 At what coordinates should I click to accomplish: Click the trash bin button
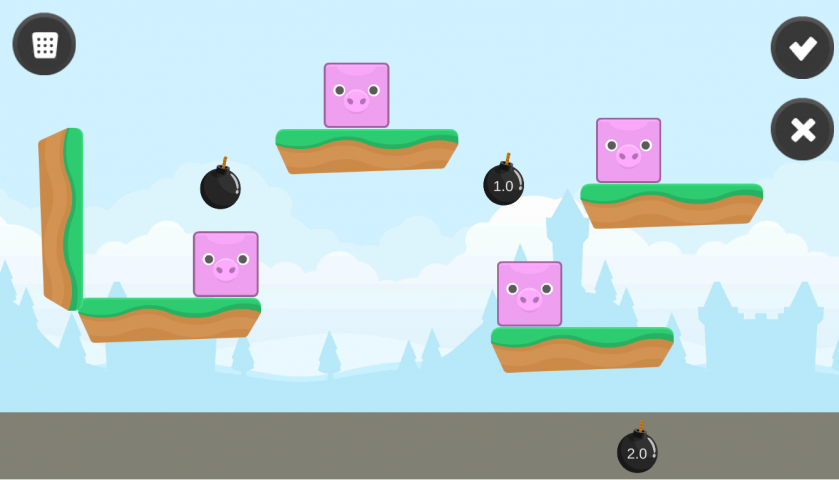pyautogui.click(x=44, y=44)
